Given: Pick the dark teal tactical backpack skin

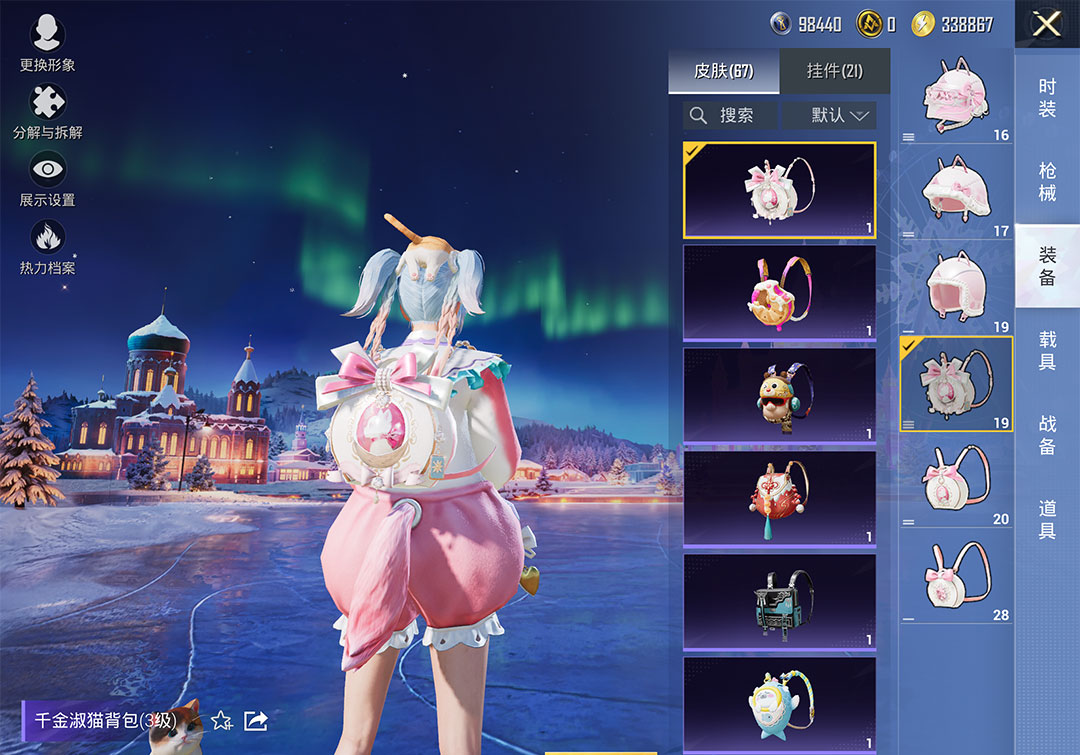Looking at the screenshot, I should click(779, 602).
